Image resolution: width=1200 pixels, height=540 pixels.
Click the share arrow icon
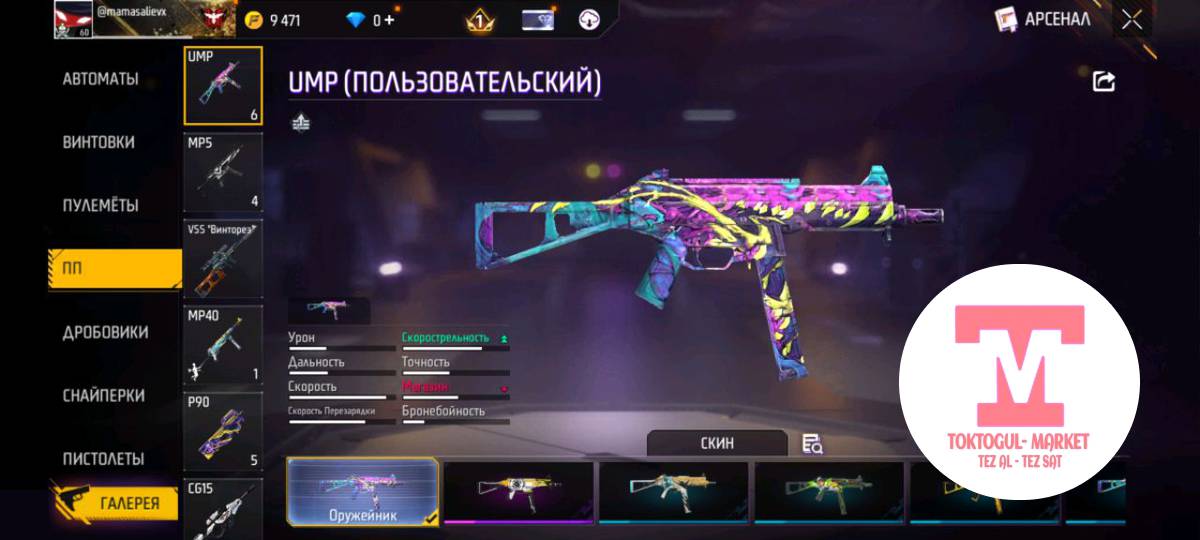1104,82
